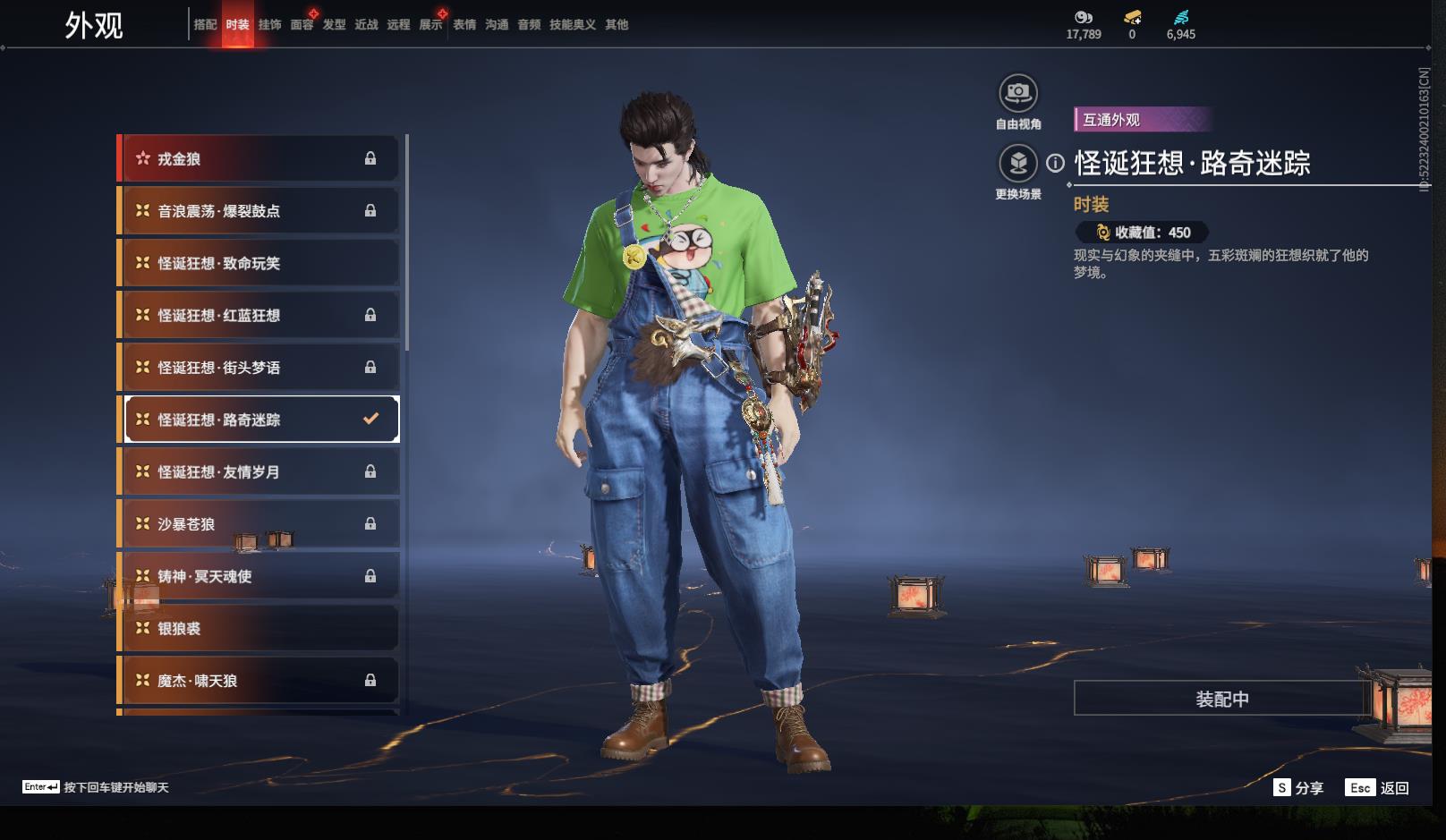The width and height of the screenshot is (1446, 840).
Task: Open the 近战 melee tab
Action: pos(366,25)
